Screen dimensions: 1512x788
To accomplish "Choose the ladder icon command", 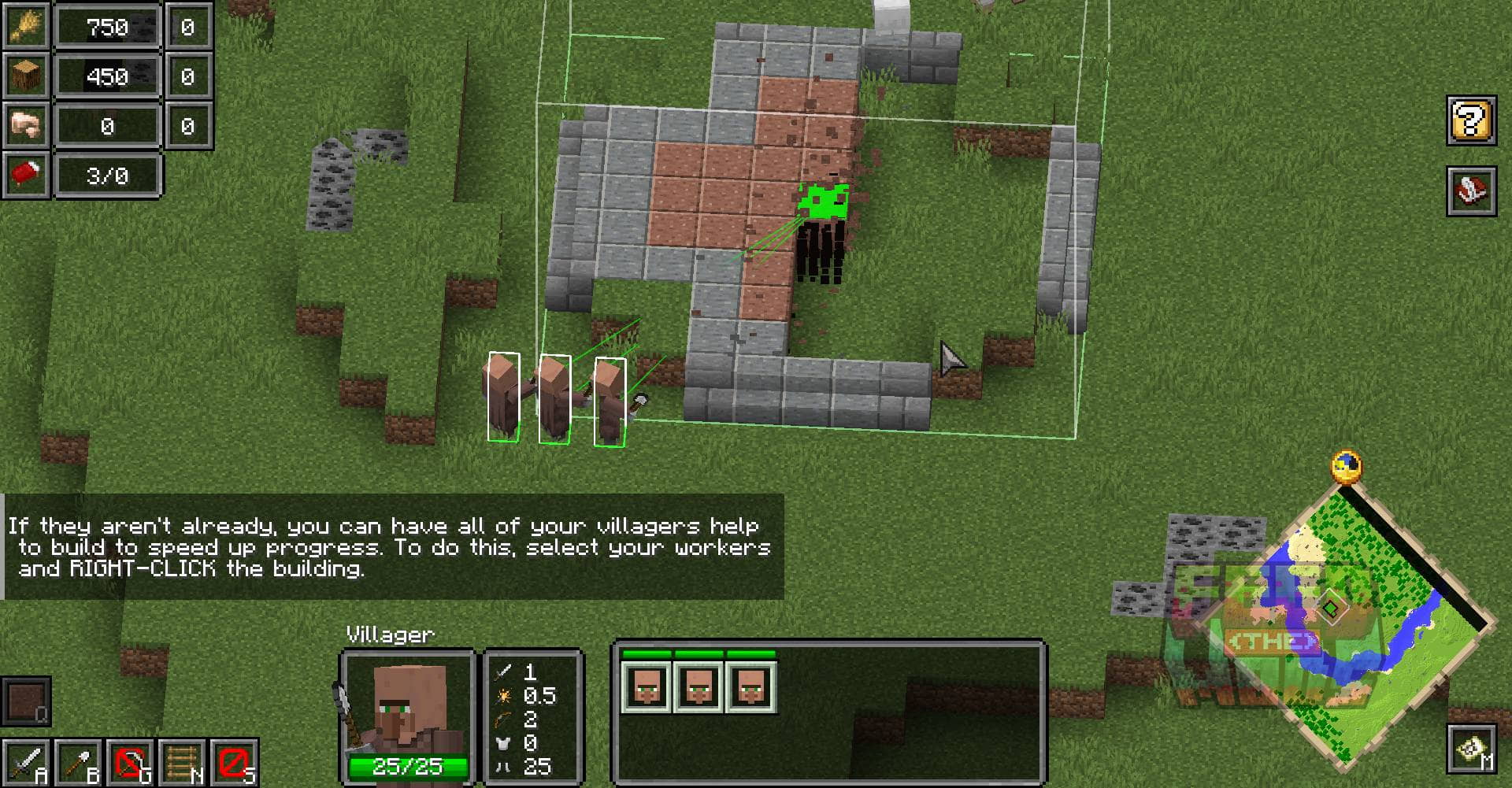I will (x=182, y=762).
